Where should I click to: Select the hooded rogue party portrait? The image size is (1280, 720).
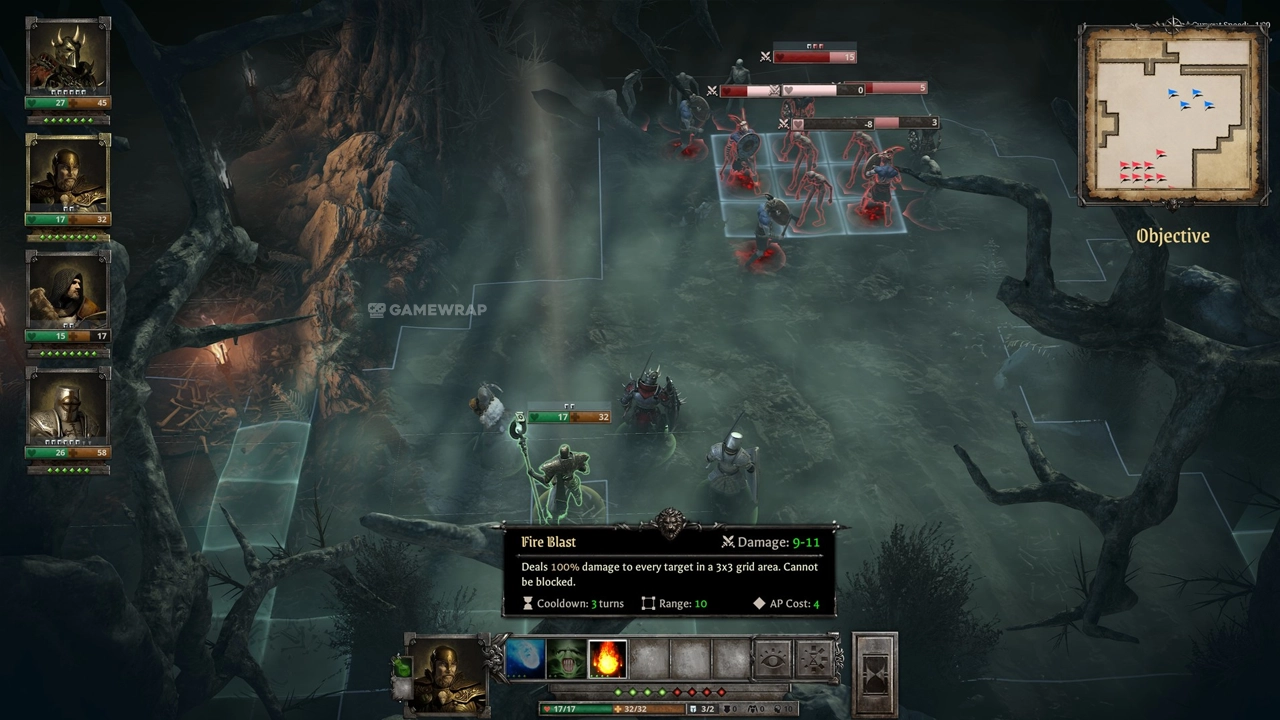coord(68,290)
